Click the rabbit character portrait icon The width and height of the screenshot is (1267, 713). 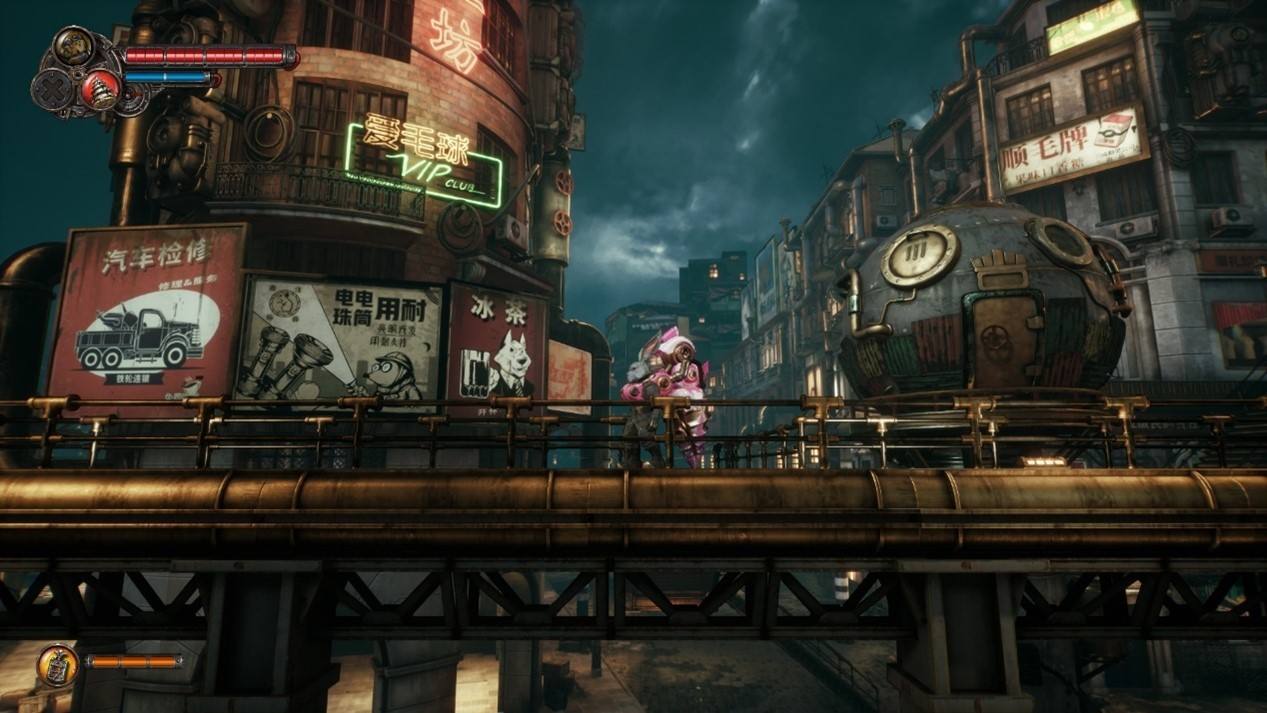tap(74, 46)
